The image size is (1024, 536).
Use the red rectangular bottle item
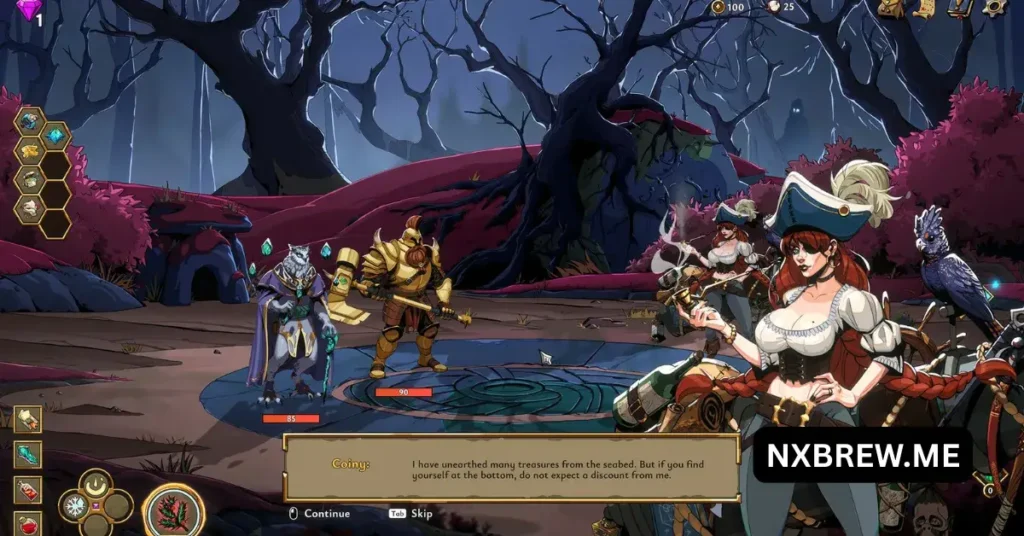28,490
